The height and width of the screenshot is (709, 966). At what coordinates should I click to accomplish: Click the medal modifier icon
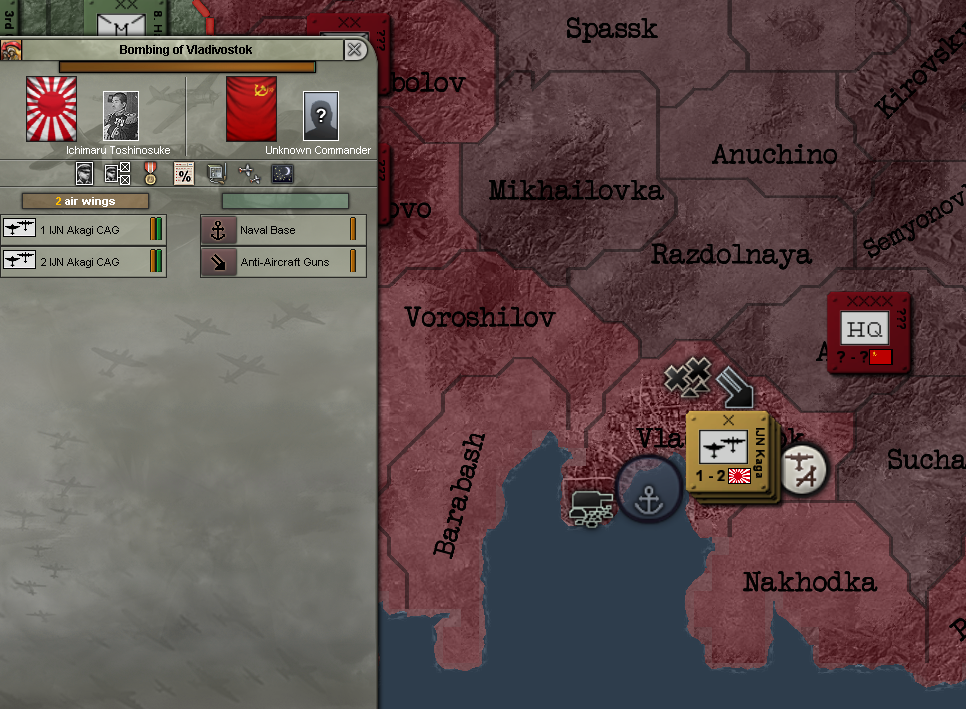click(151, 174)
